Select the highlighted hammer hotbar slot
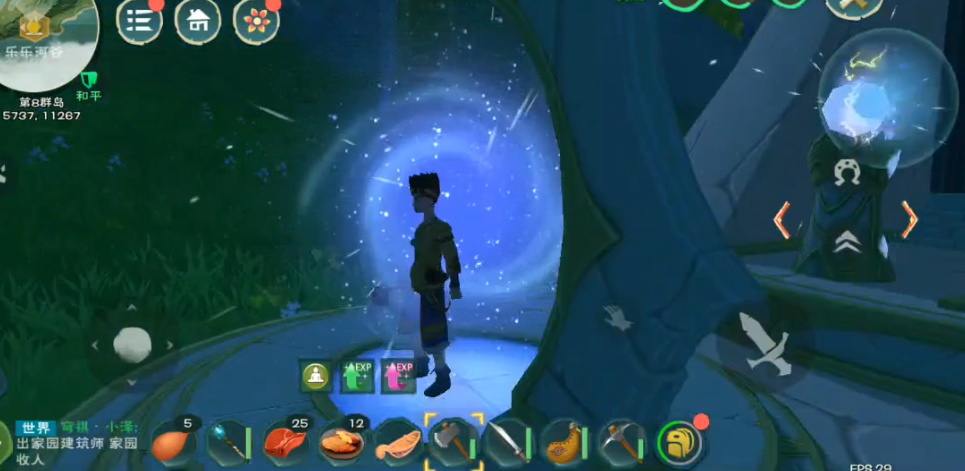The width and height of the screenshot is (965, 471). click(454, 440)
